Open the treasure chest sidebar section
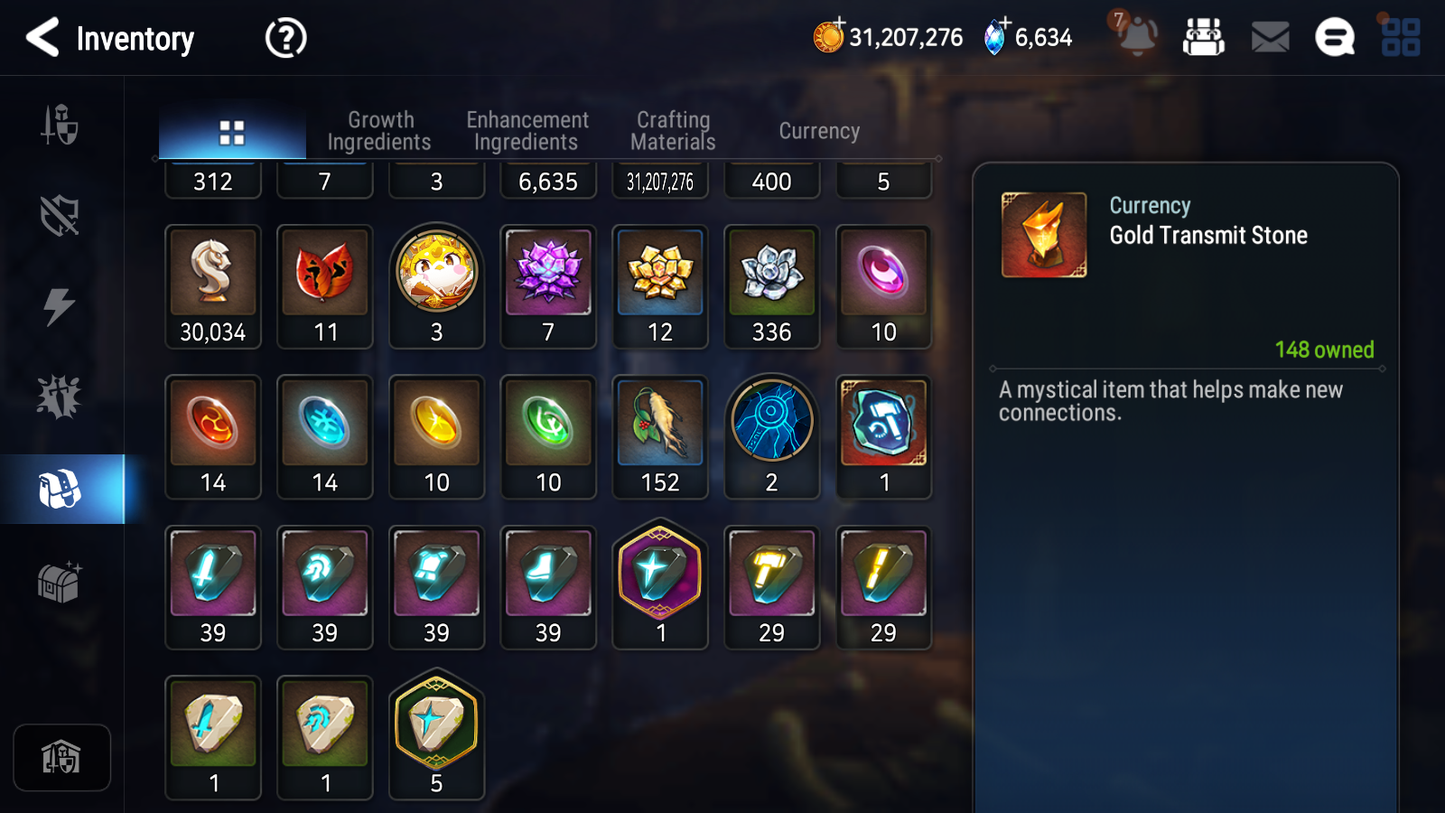 point(62,580)
